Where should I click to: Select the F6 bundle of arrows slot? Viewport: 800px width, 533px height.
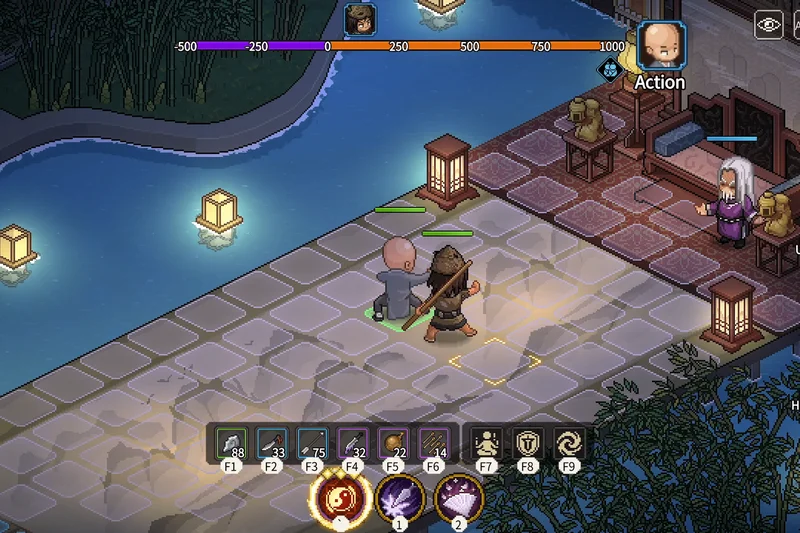[x=433, y=443]
